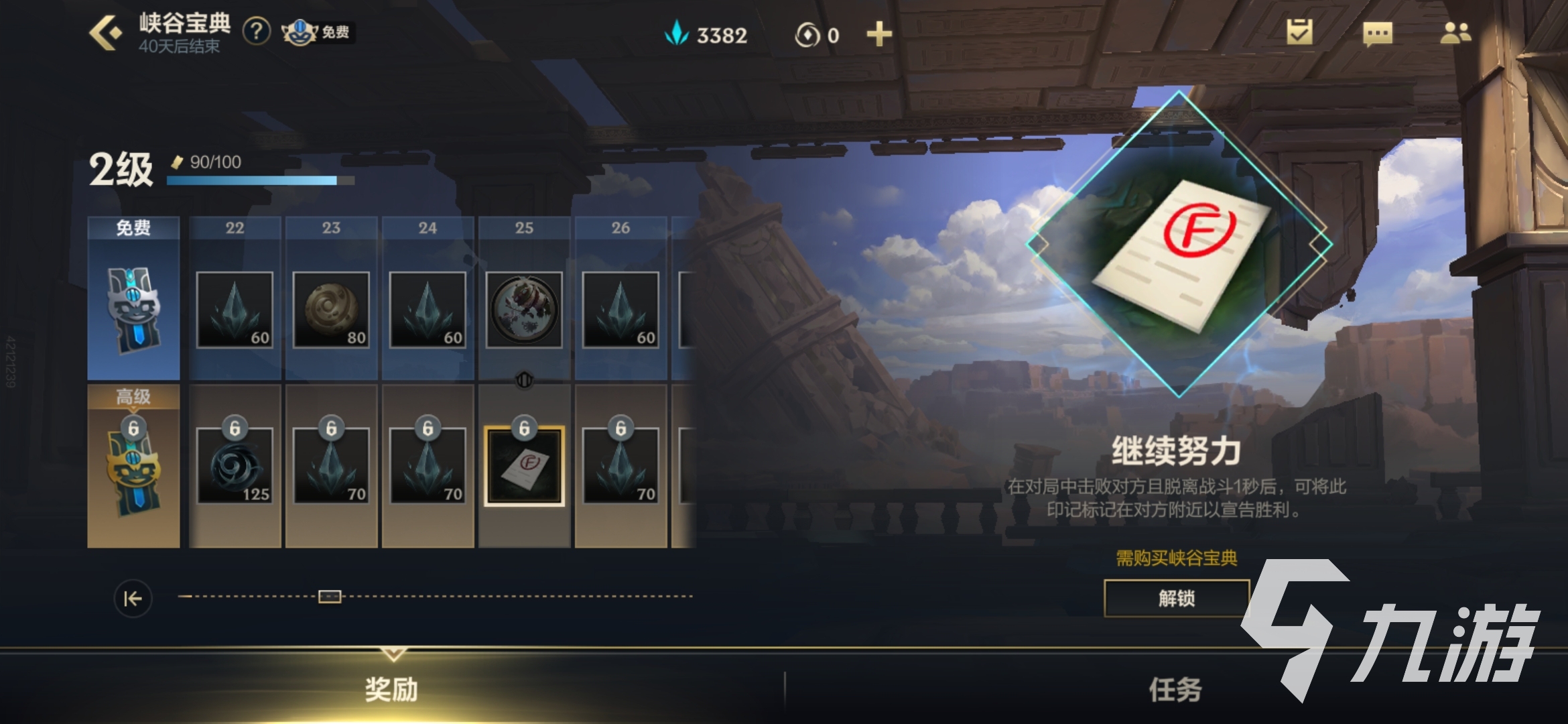Select level 23 free coin reward

(331, 310)
